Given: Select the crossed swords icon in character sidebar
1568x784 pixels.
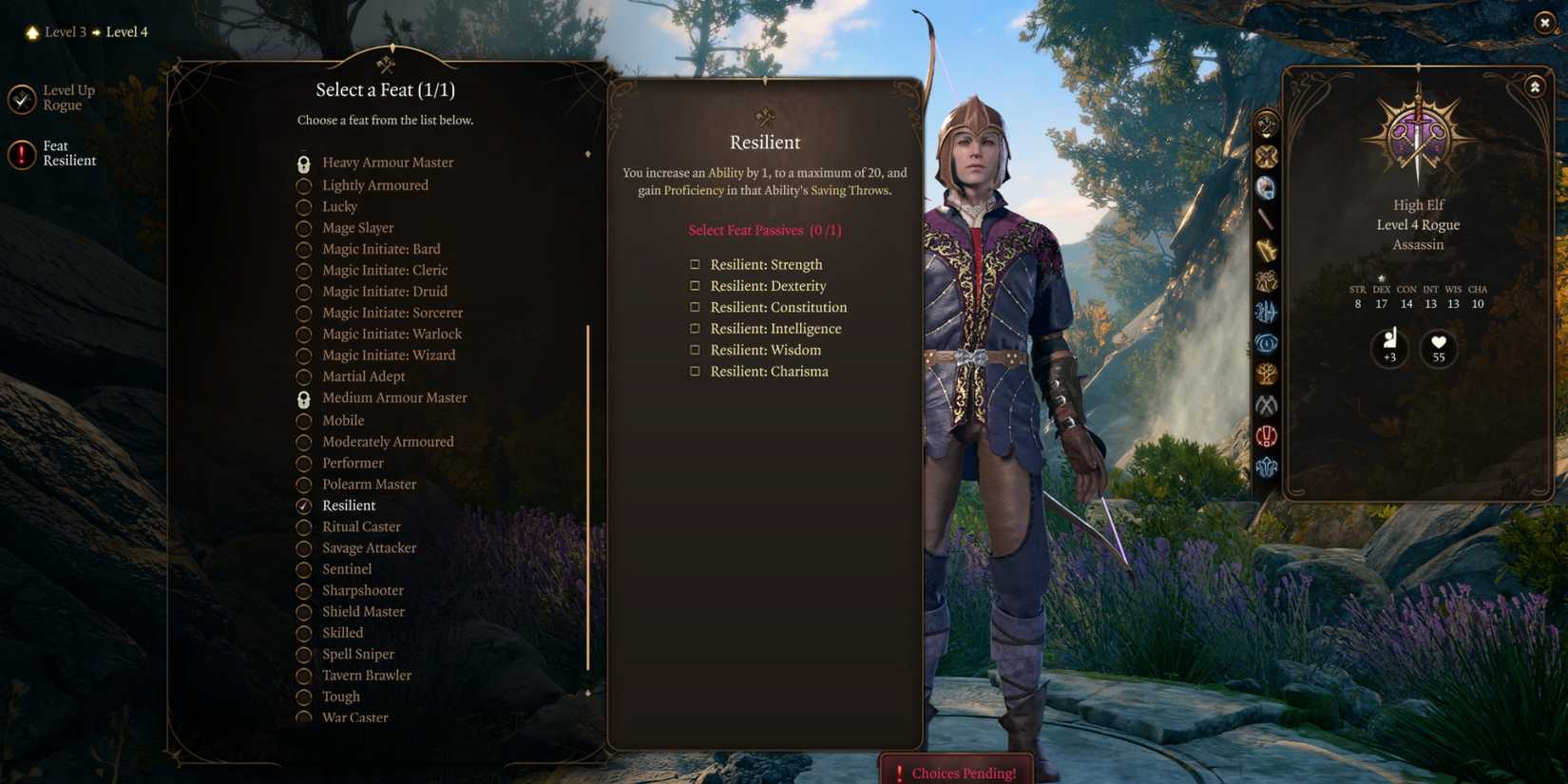Looking at the screenshot, I should pos(1265,155).
